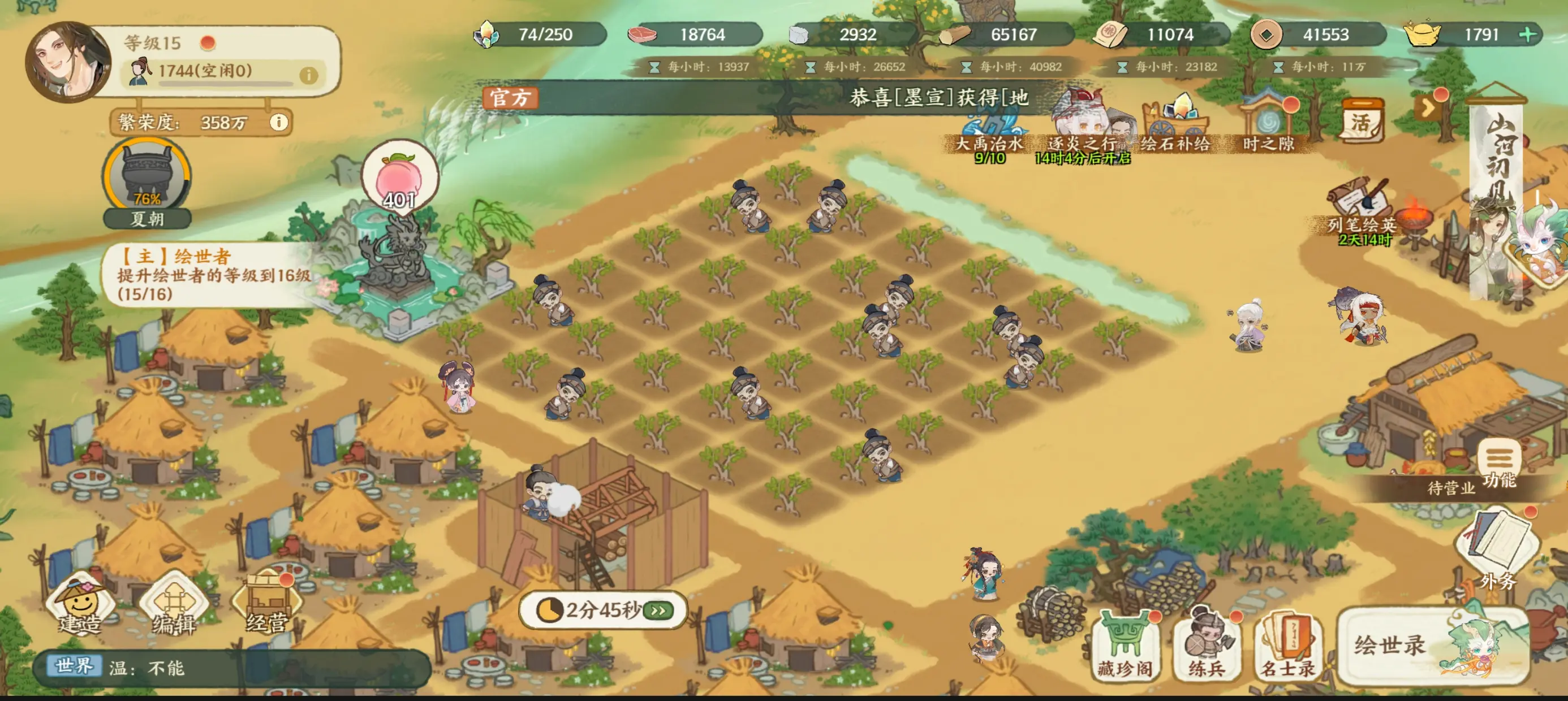This screenshot has width=1568, height=701.
Task: Show prosperity (繁荣度) info details
Action: point(279,122)
